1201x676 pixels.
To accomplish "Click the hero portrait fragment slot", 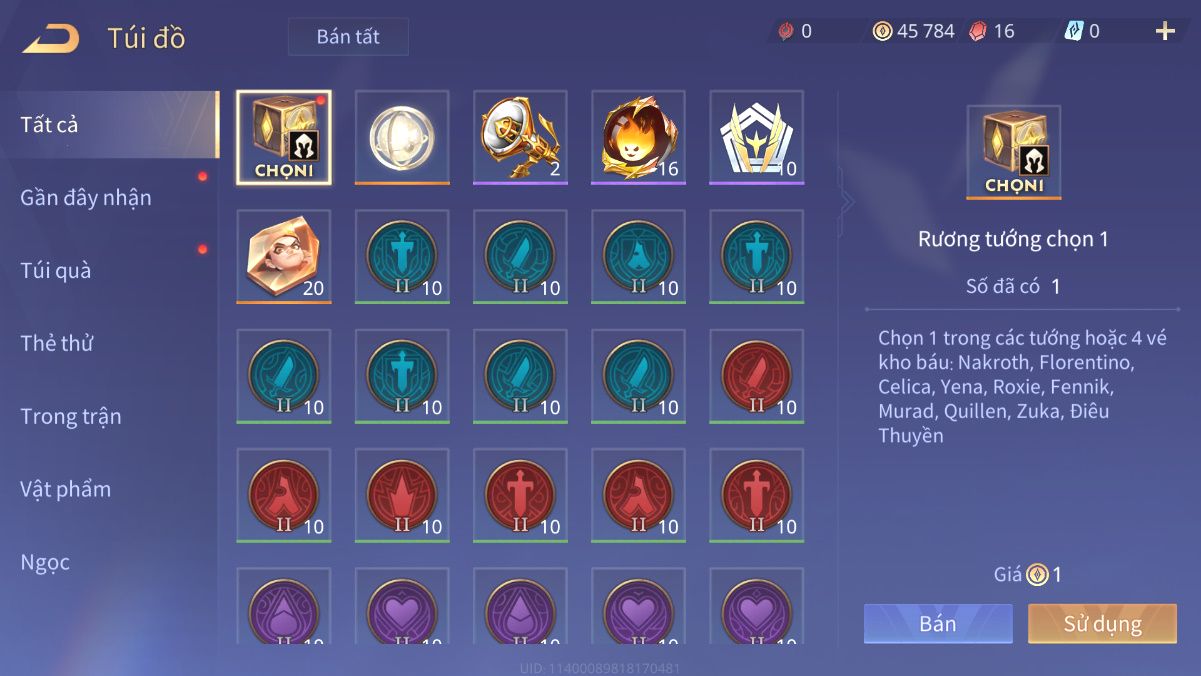I will 284,257.
